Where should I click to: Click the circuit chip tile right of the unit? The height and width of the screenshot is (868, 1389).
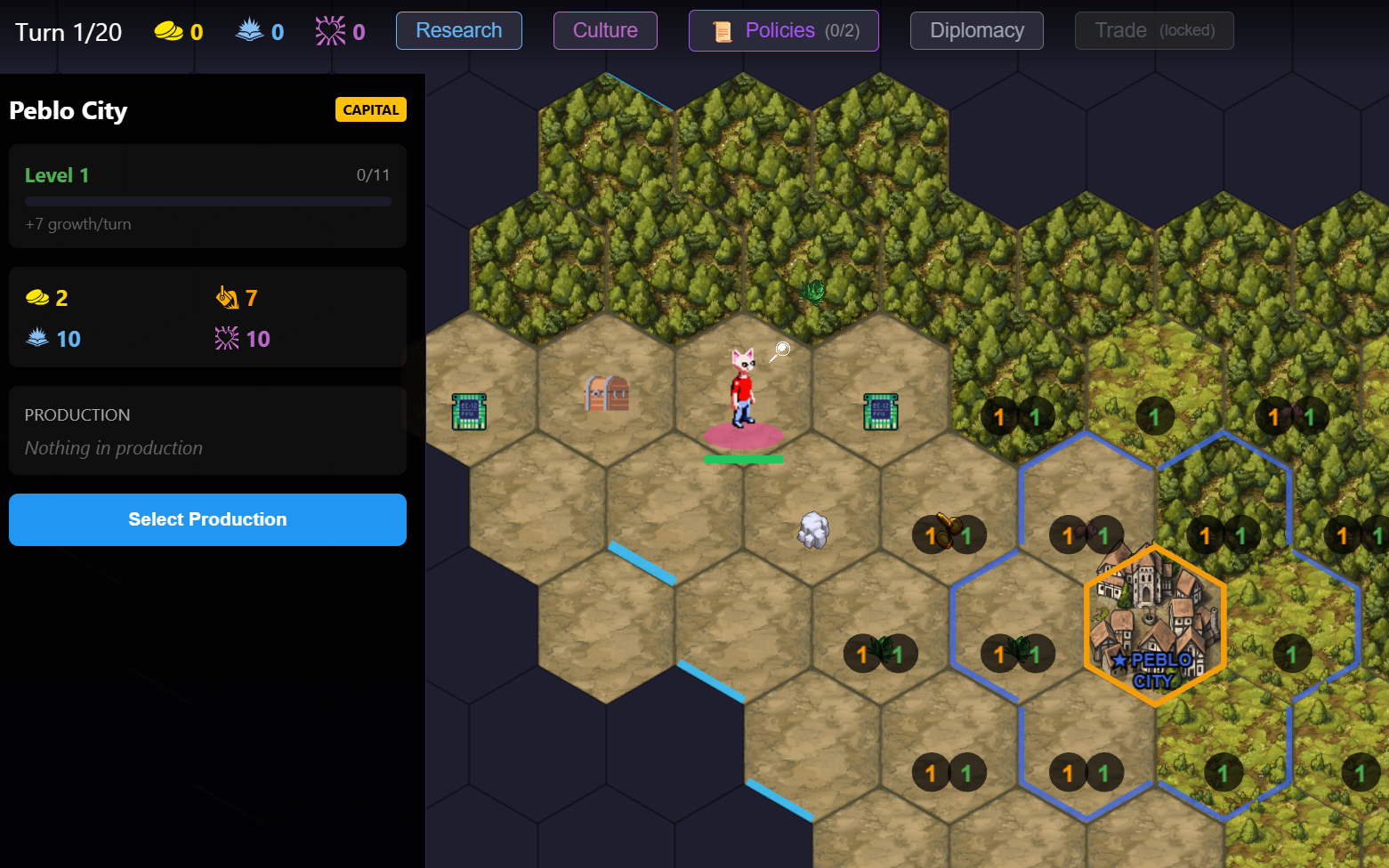(x=880, y=413)
